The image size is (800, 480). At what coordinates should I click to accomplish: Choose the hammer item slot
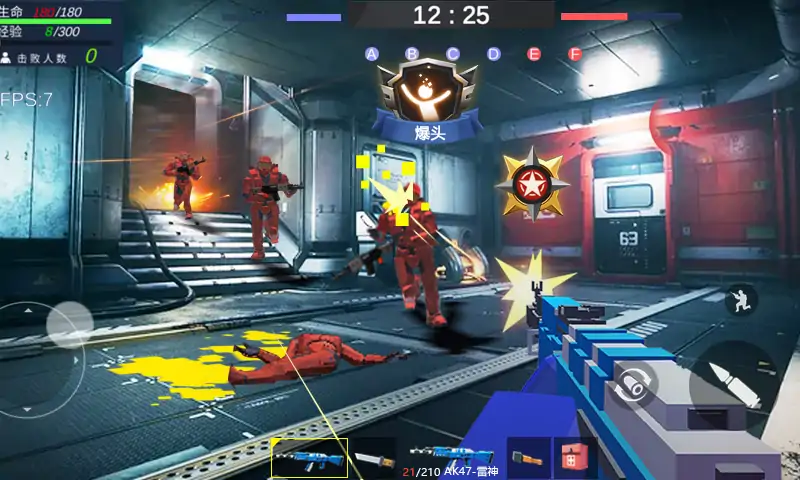pyautogui.click(x=528, y=458)
